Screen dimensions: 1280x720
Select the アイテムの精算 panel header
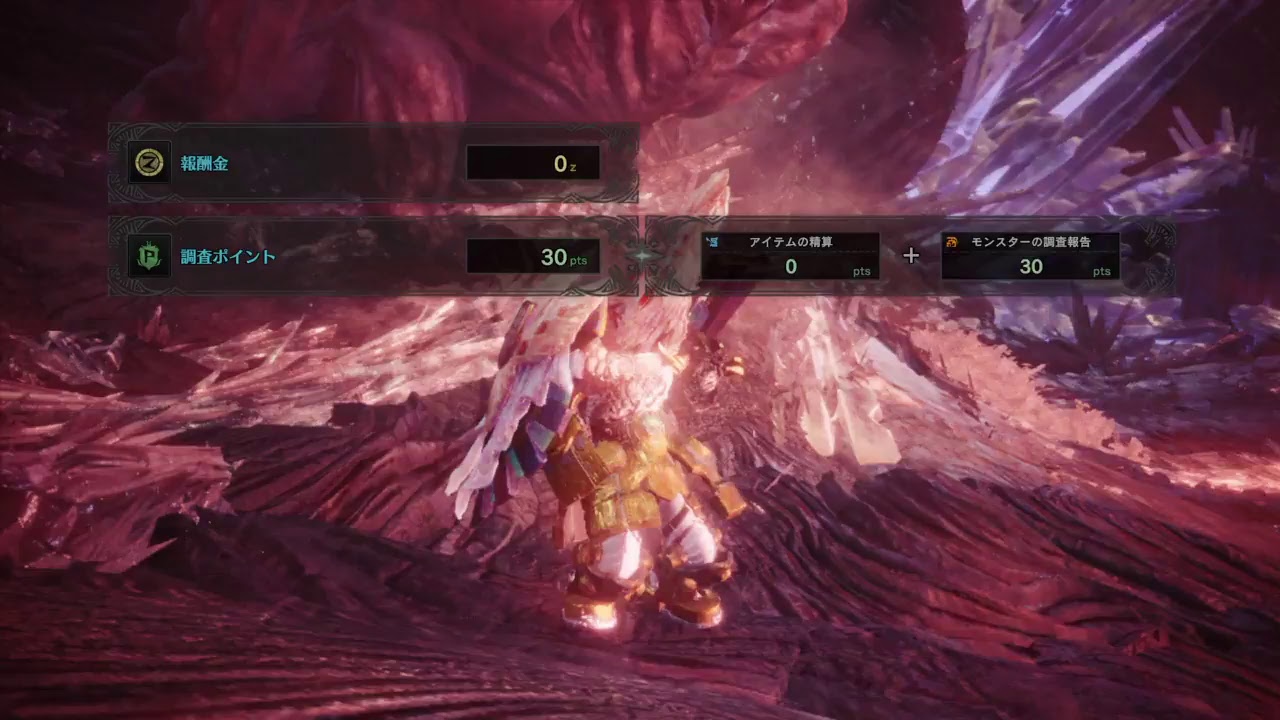coord(793,241)
